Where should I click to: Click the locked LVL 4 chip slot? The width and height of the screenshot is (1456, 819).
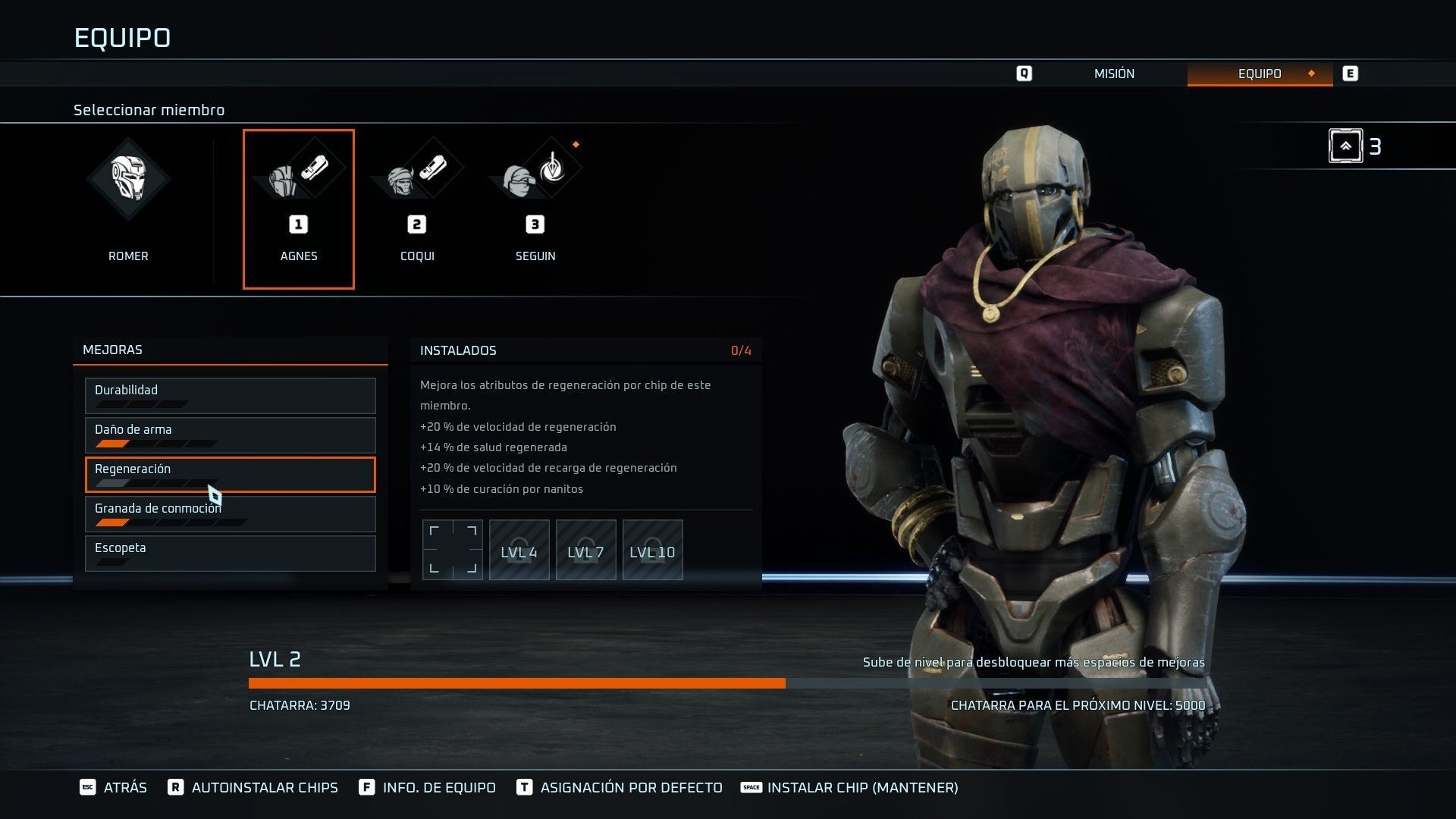(519, 550)
